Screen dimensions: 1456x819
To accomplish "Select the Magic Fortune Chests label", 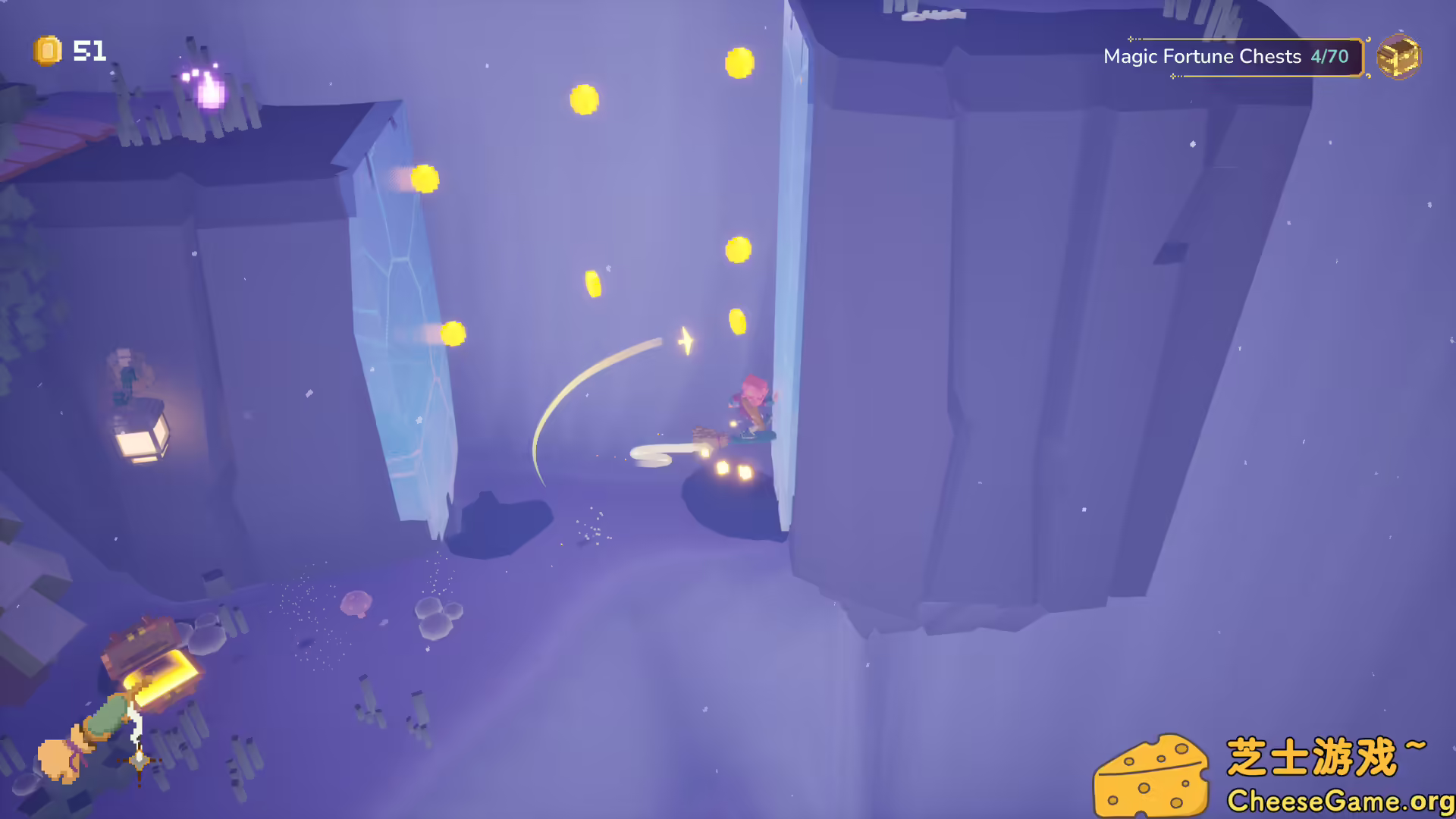I will pyautogui.click(x=1203, y=56).
